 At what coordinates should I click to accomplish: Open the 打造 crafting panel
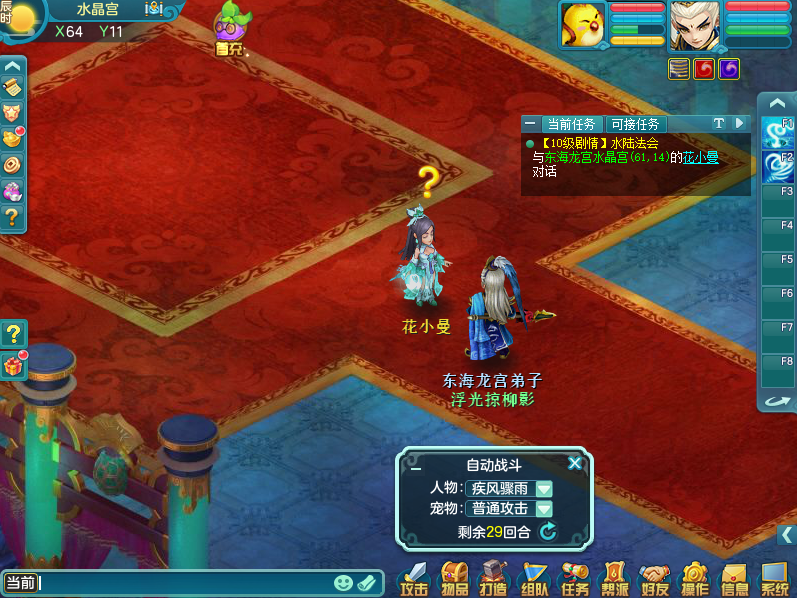click(x=494, y=578)
